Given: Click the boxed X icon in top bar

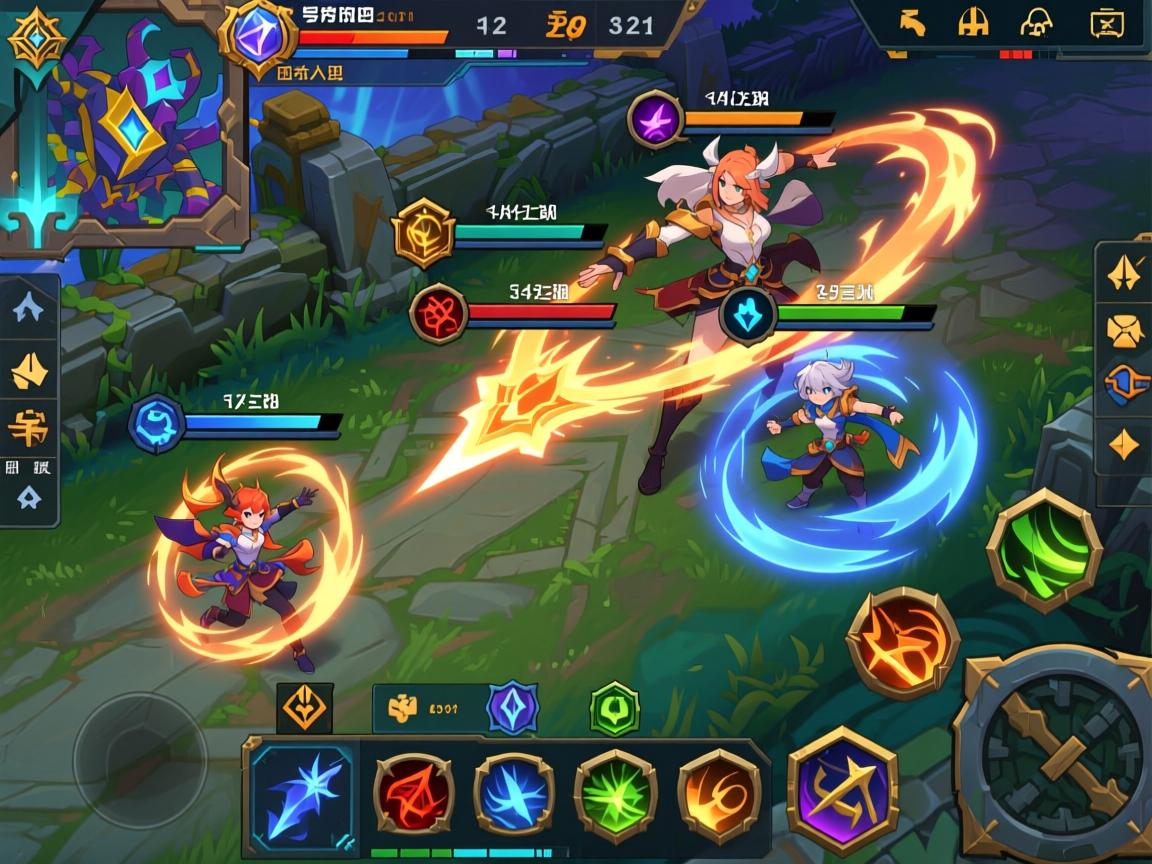Looking at the screenshot, I should pyautogui.click(x=1105, y=22).
